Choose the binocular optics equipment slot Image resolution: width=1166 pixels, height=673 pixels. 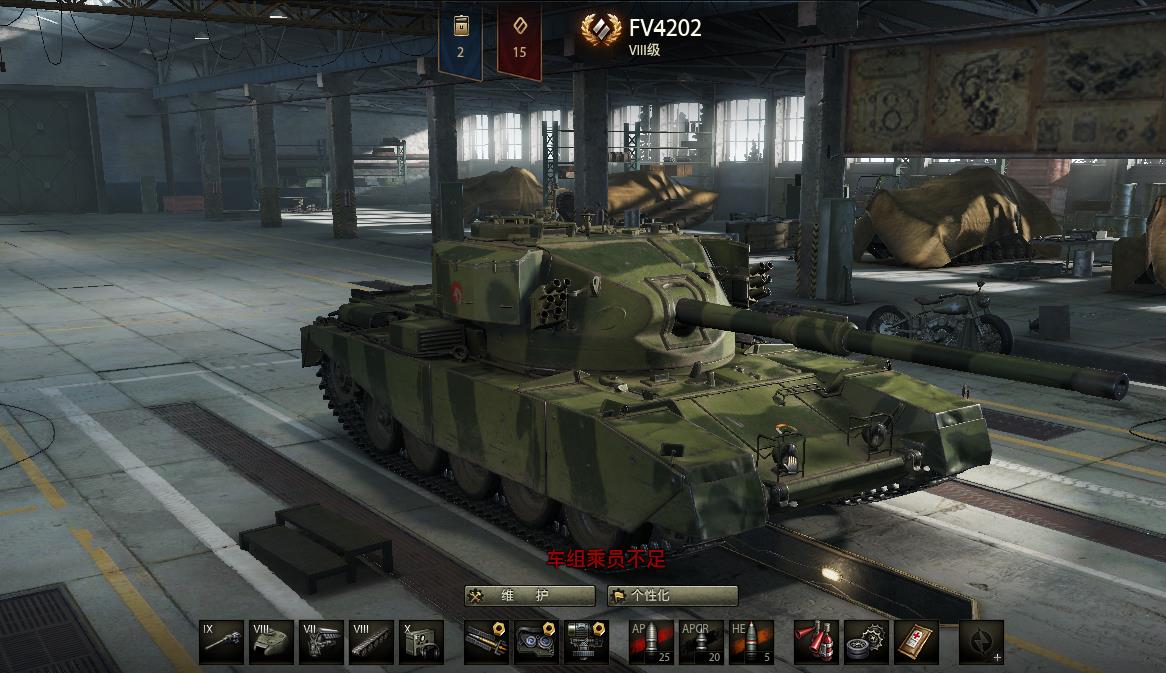point(536,642)
